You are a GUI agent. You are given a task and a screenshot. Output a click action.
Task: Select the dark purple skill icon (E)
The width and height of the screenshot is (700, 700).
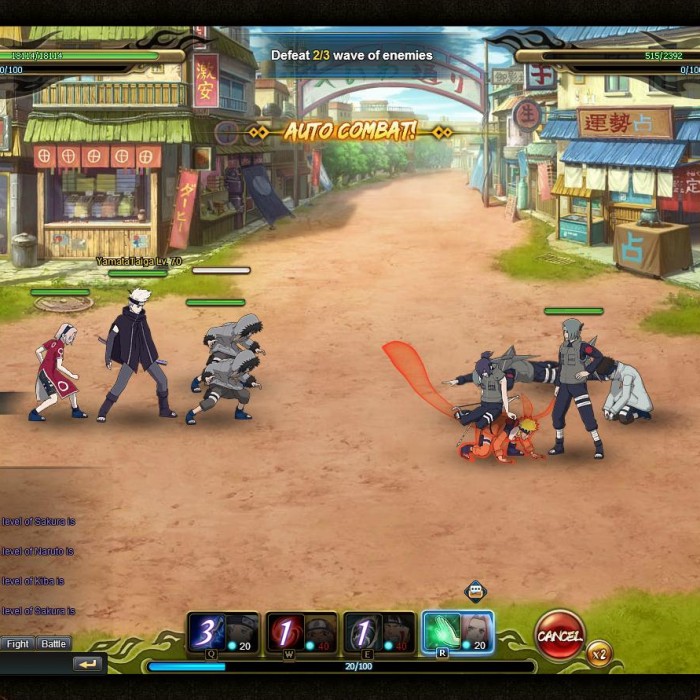click(362, 632)
